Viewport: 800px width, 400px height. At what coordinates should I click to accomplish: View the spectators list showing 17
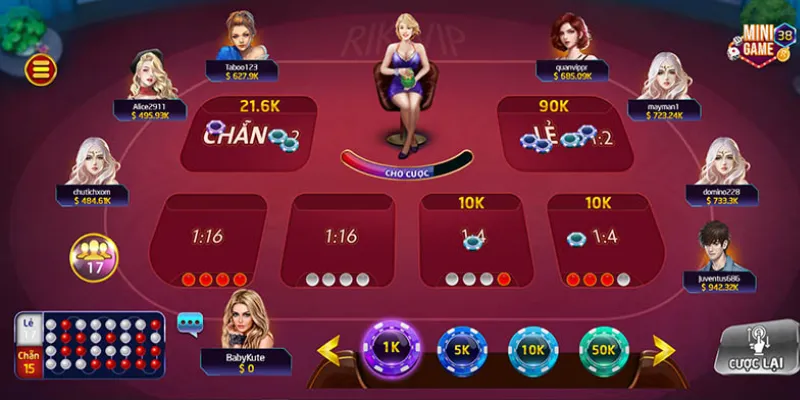92,258
